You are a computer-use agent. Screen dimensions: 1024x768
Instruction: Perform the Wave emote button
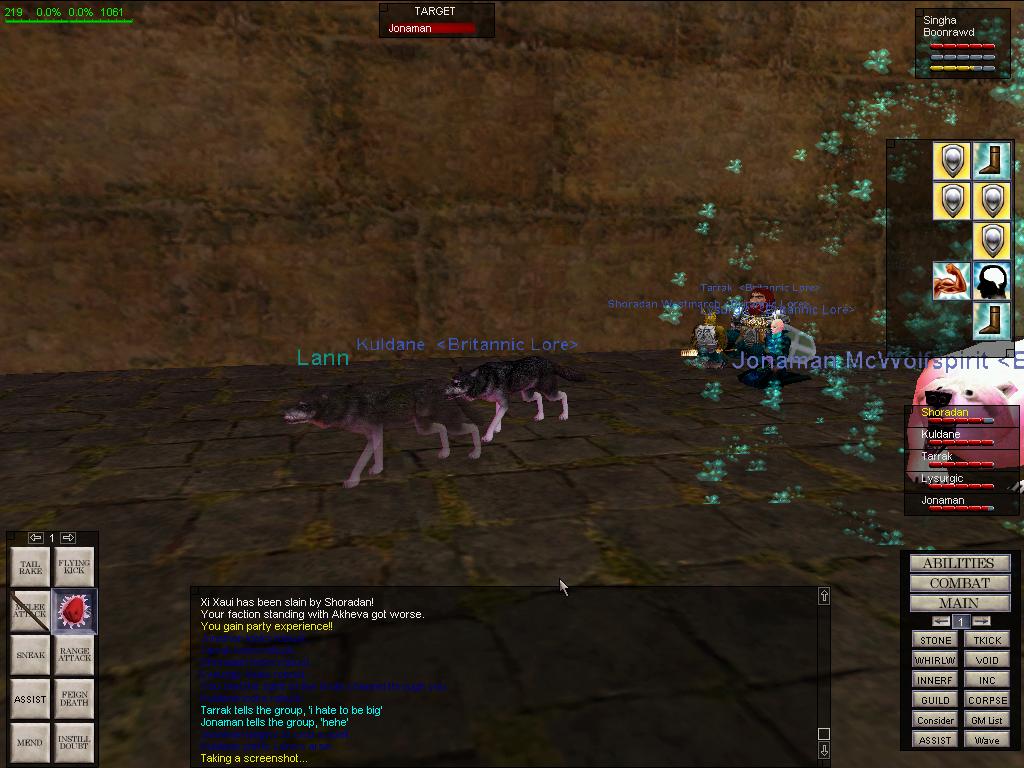pos(987,740)
